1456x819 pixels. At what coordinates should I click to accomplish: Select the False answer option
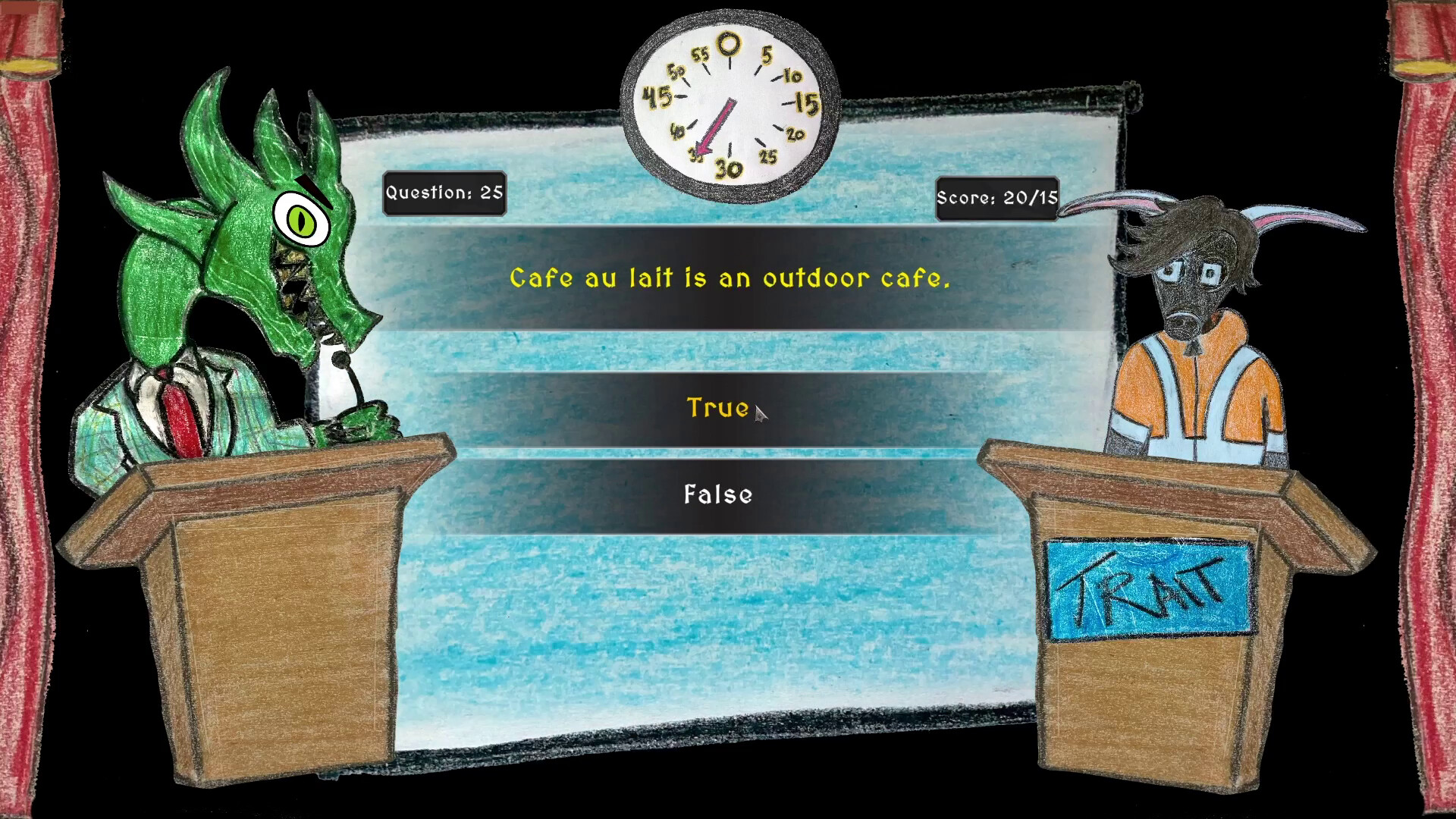pos(717,494)
